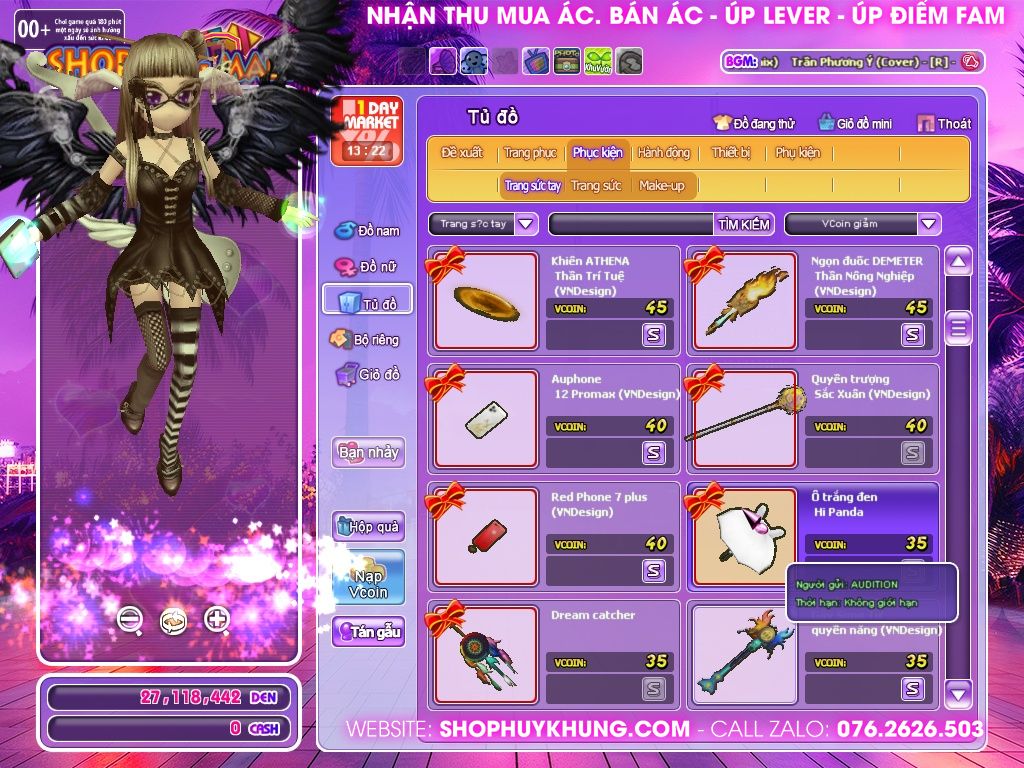The height and width of the screenshot is (768, 1024).
Task: Zoom in on the avatar preview
Action: [x=217, y=619]
